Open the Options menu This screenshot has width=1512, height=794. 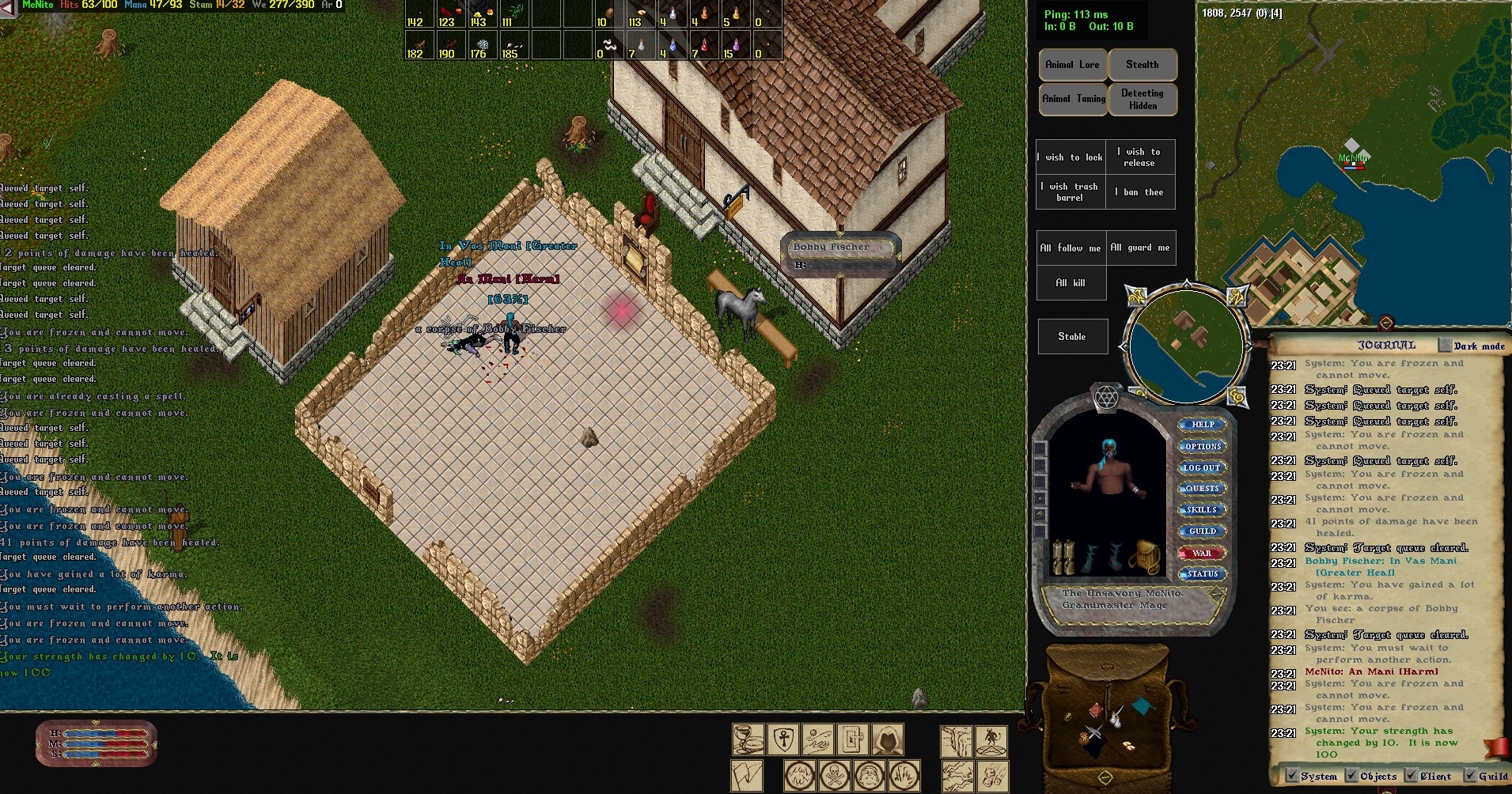point(1202,446)
